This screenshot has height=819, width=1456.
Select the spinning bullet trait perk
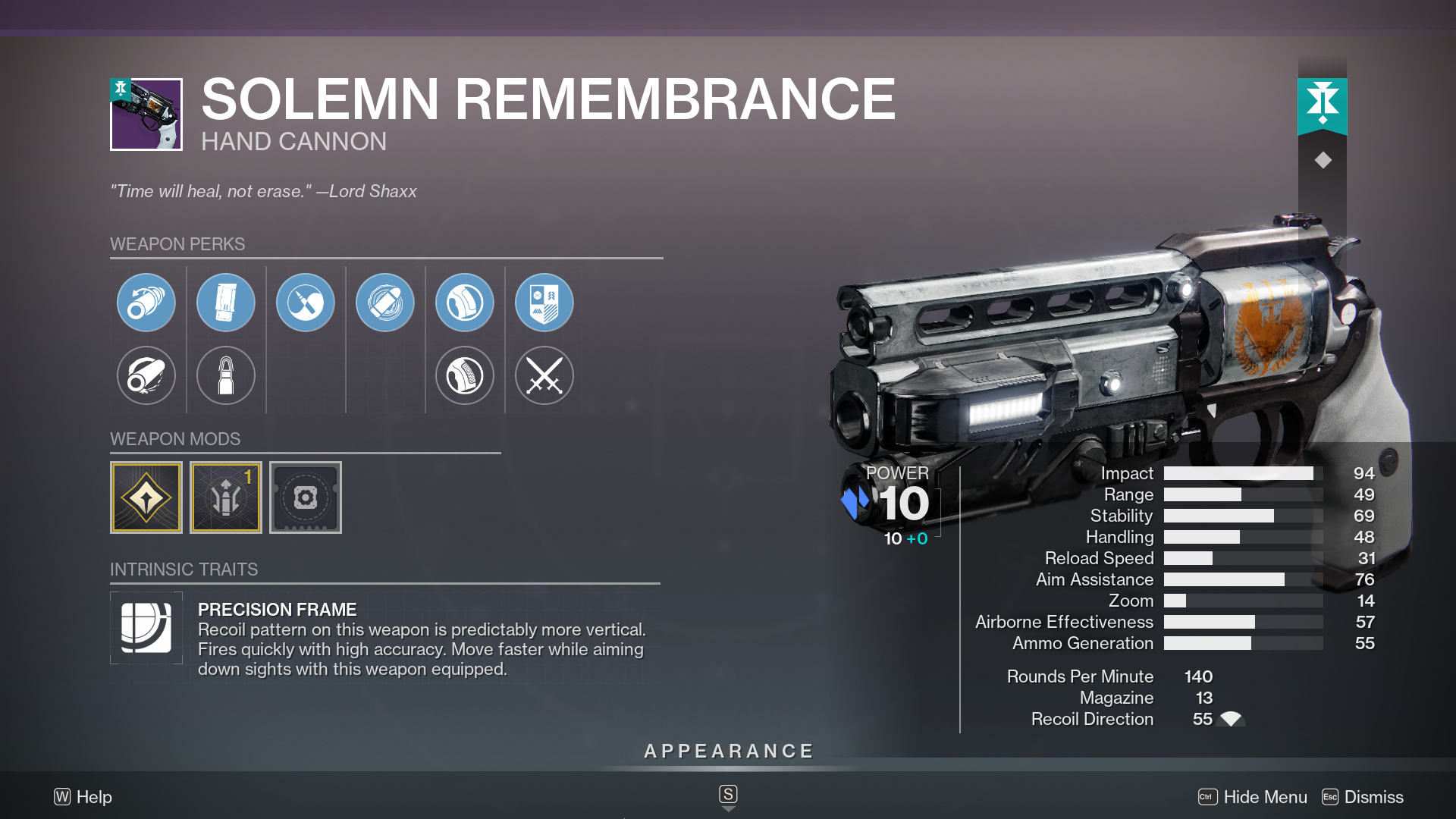[385, 302]
